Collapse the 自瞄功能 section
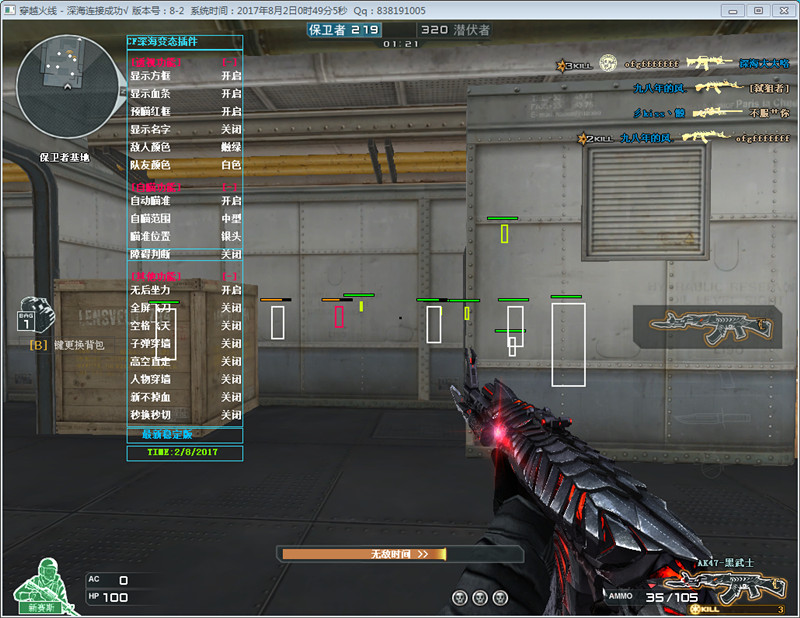Viewport: 800px width, 618px height. [231, 187]
